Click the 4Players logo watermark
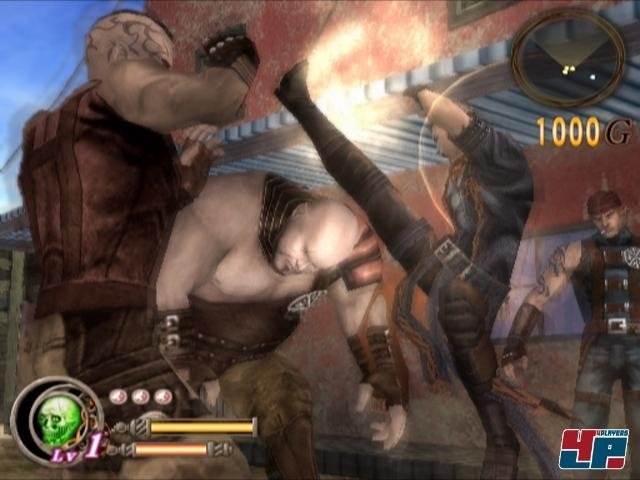This screenshot has height=480, width=640. coord(593,447)
